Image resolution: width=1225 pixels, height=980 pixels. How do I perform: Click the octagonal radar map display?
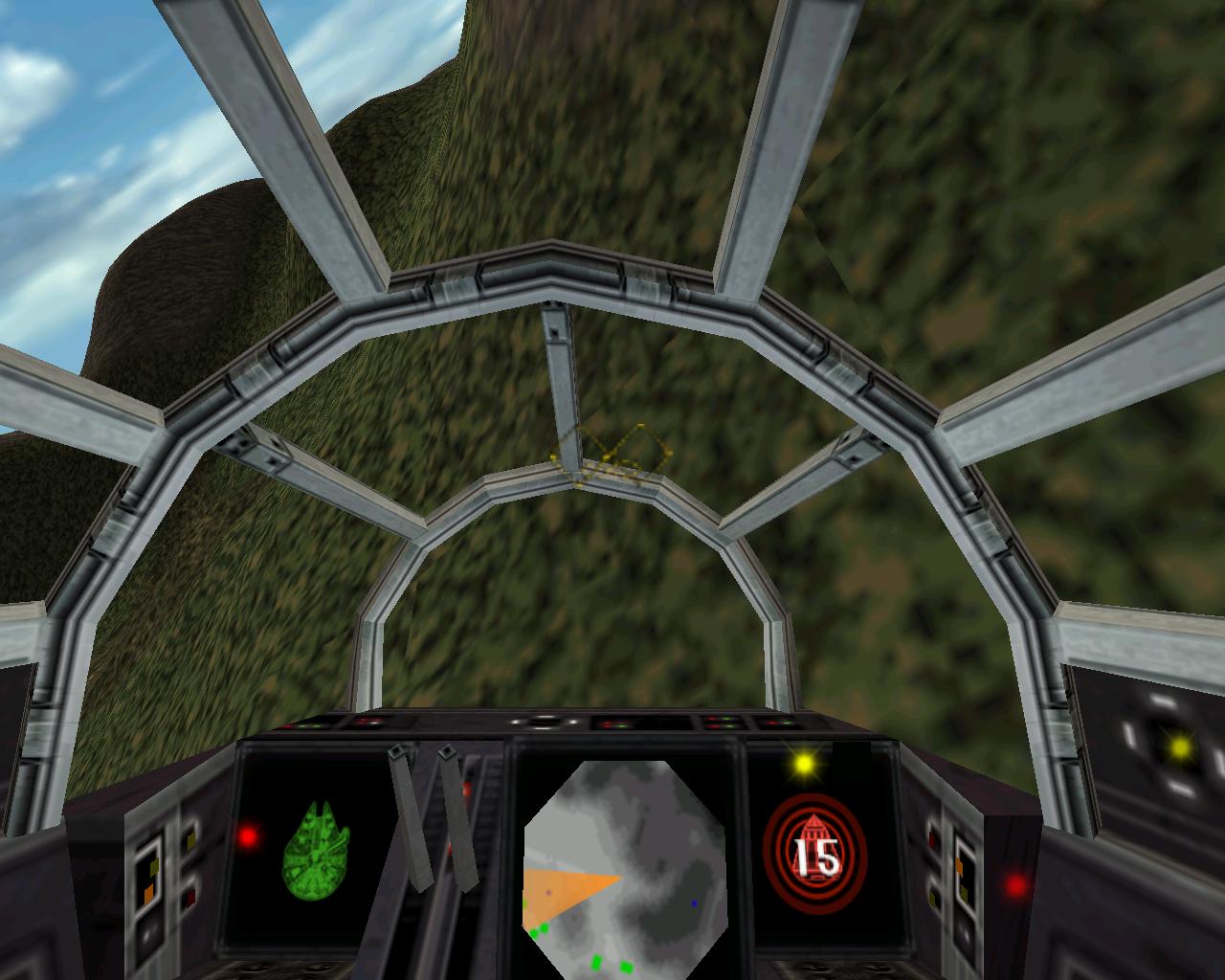coord(624,863)
